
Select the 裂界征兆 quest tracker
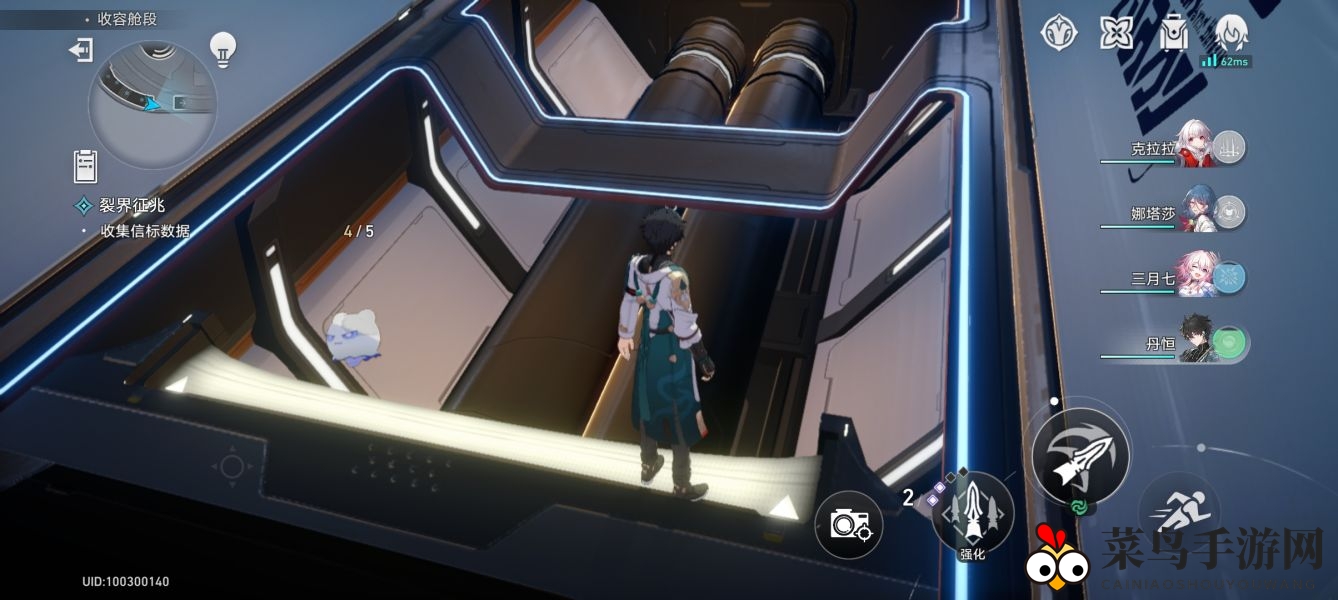pyautogui.click(x=132, y=205)
